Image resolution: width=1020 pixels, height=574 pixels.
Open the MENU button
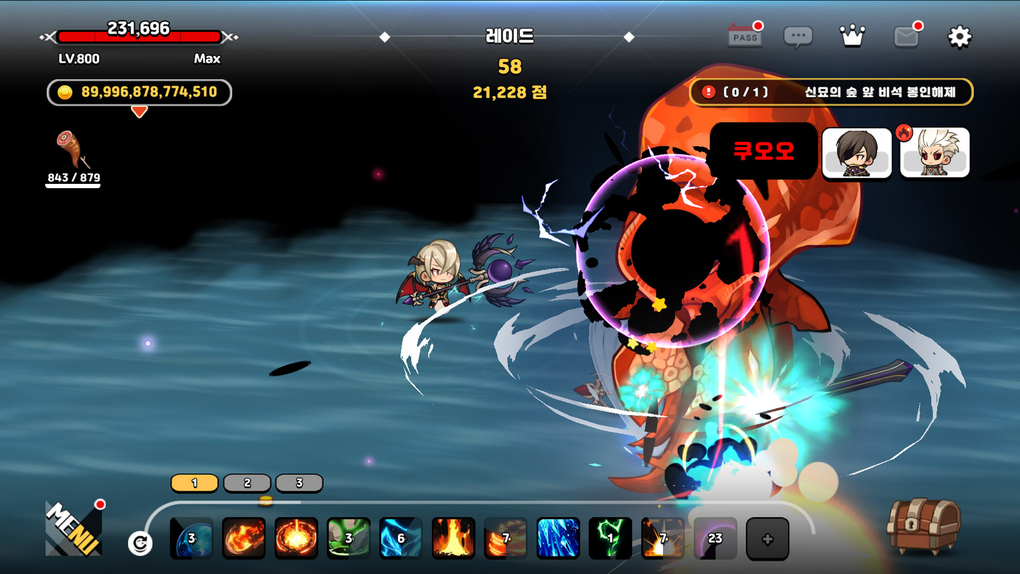(x=73, y=527)
